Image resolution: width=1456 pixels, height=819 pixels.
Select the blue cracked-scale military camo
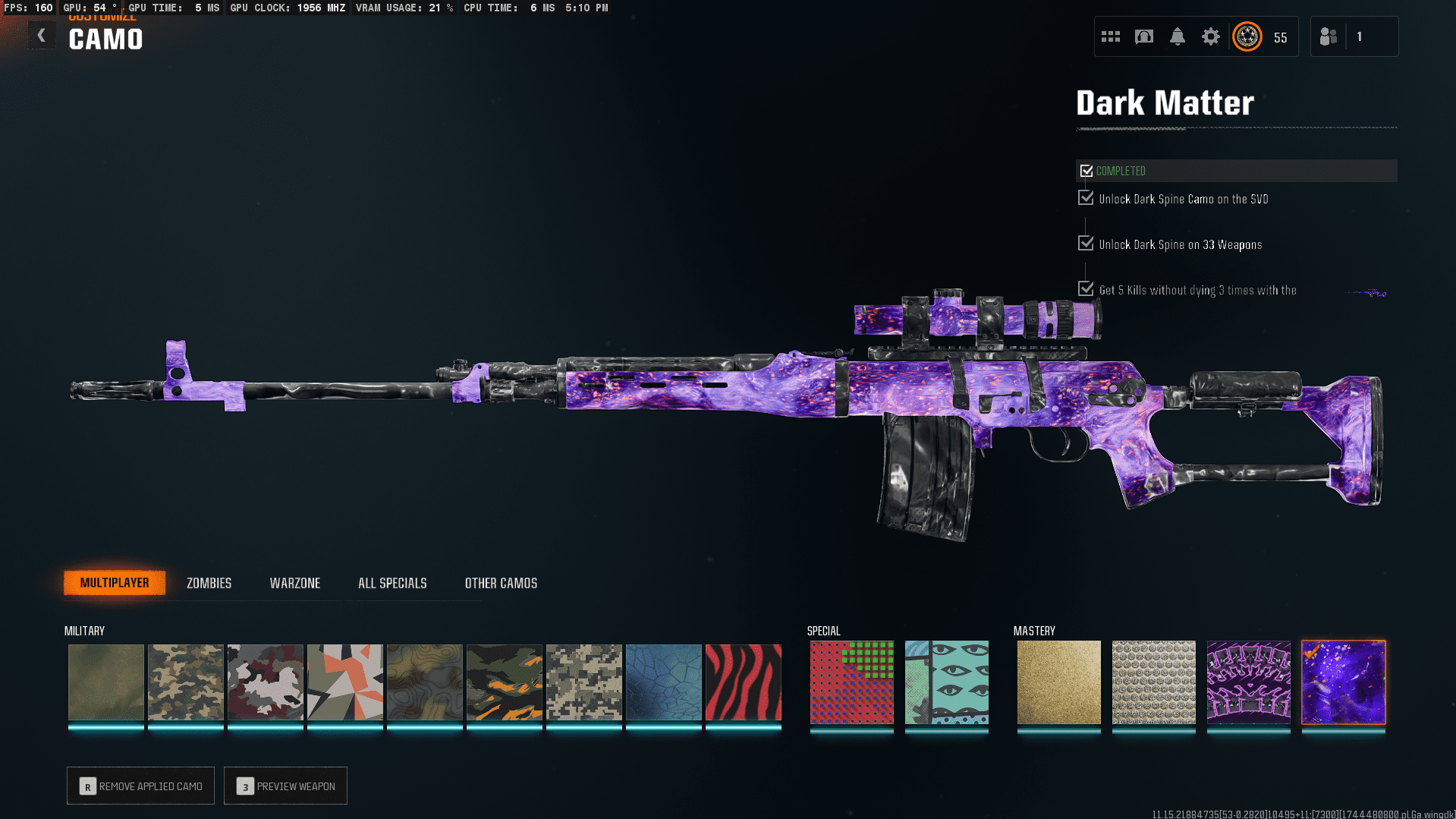point(663,682)
